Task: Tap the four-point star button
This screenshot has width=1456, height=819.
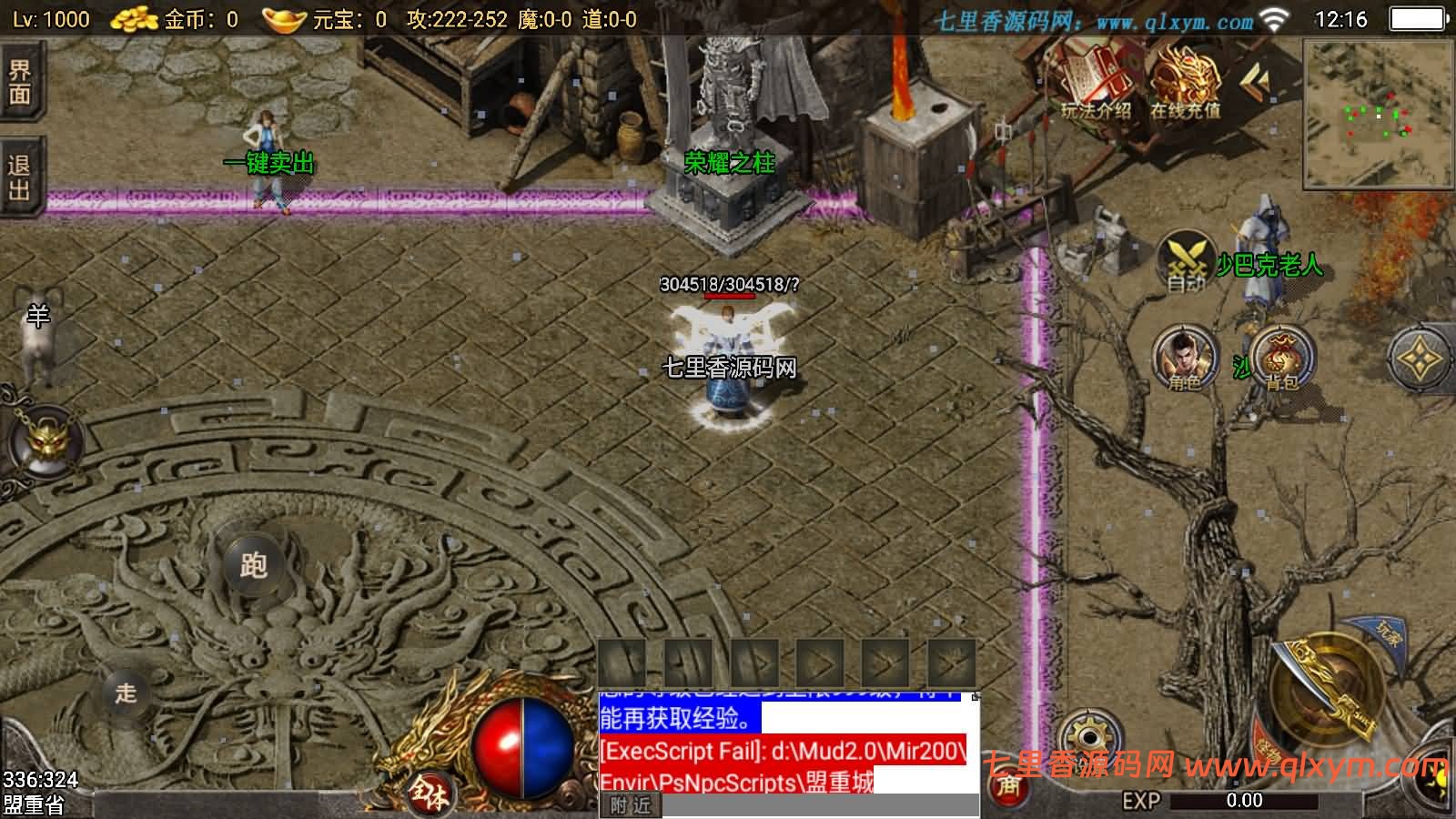Action: click(1419, 359)
